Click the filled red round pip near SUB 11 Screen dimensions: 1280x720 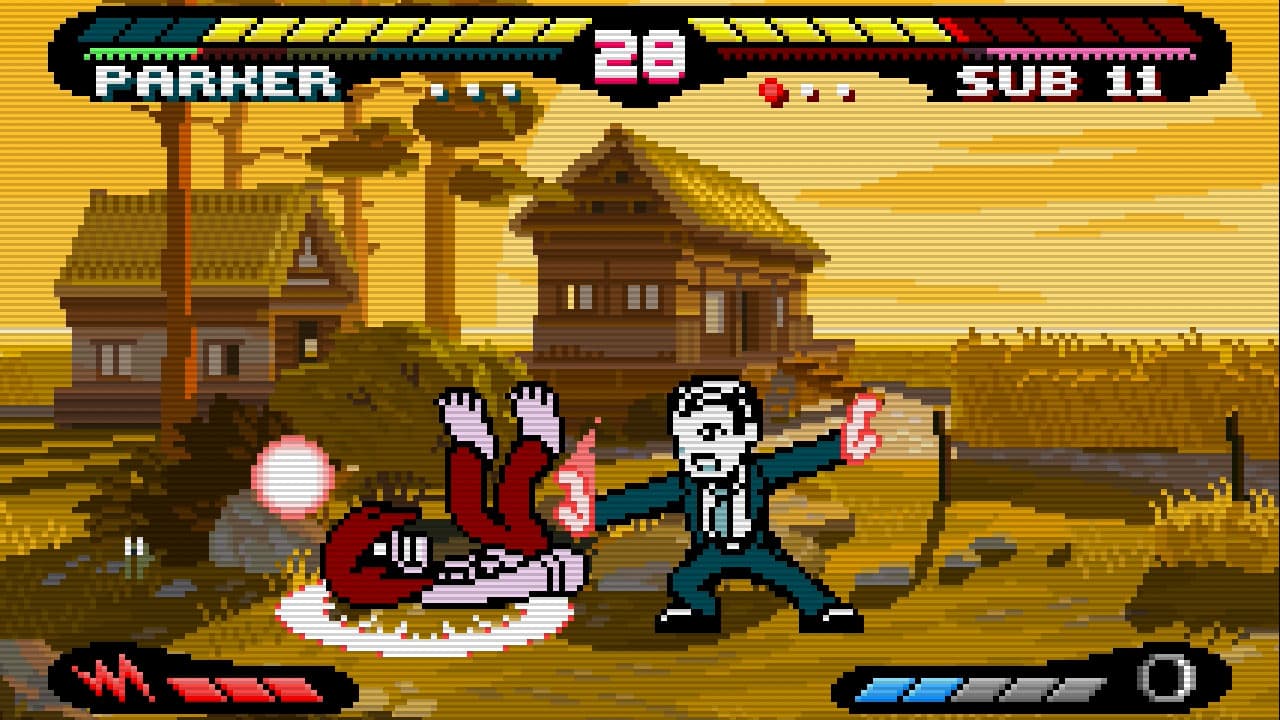pyautogui.click(x=770, y=88)
